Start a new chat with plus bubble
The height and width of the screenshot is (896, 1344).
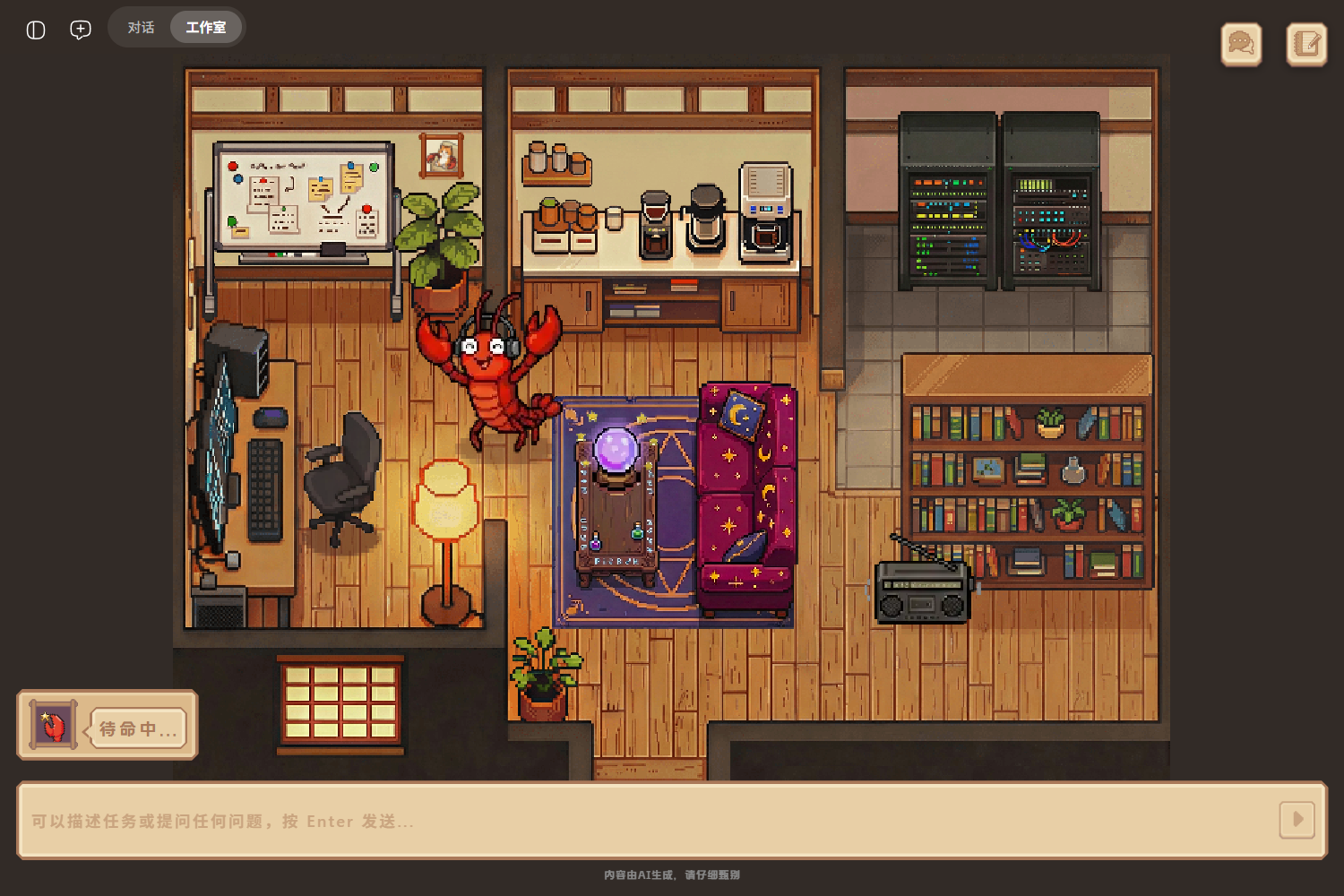(x=81, y=30)
